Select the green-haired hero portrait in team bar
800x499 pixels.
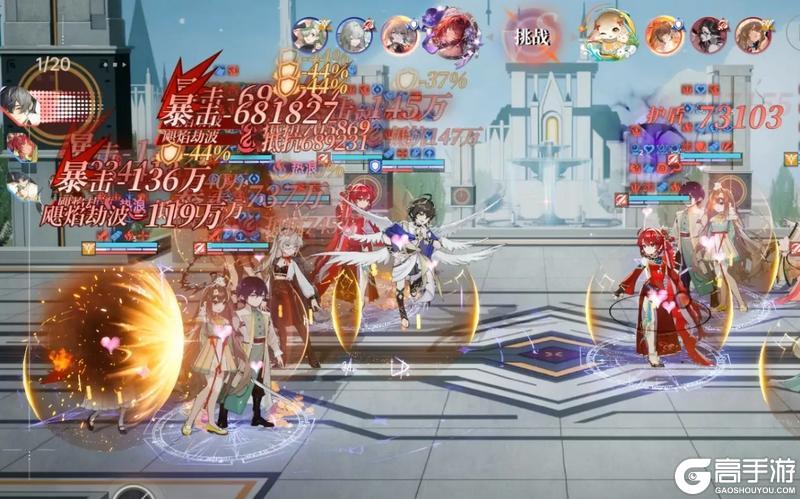click(x=308, y=35)
